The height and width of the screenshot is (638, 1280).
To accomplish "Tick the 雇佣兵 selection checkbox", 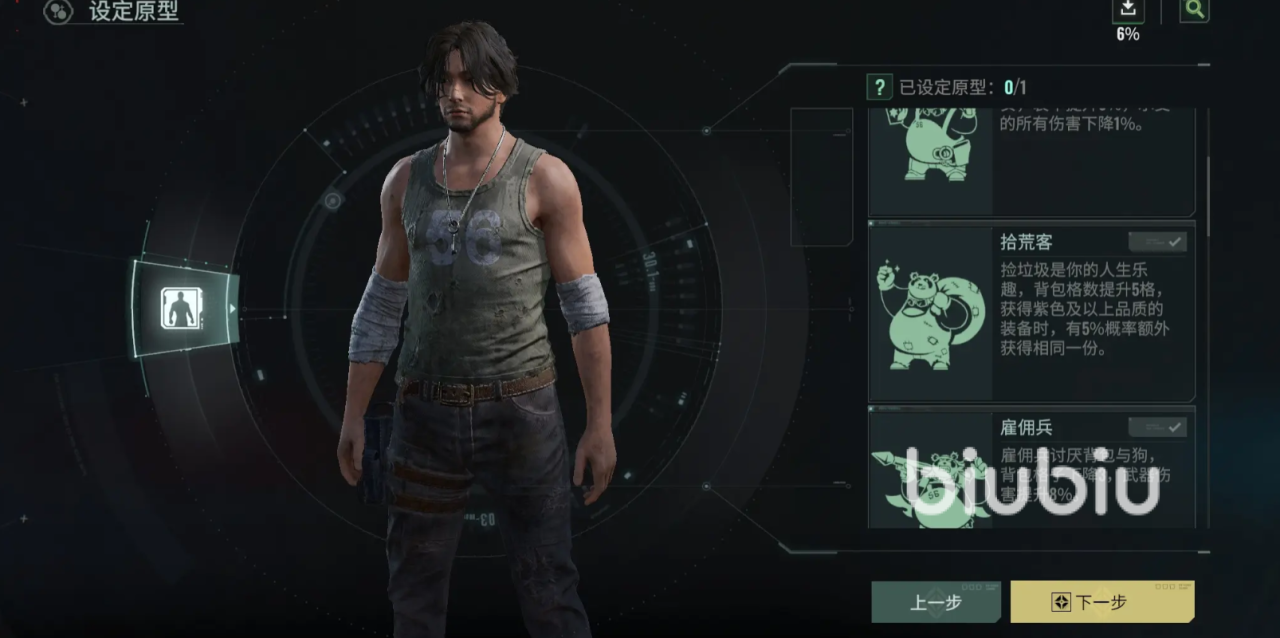I will [1157, 427].
